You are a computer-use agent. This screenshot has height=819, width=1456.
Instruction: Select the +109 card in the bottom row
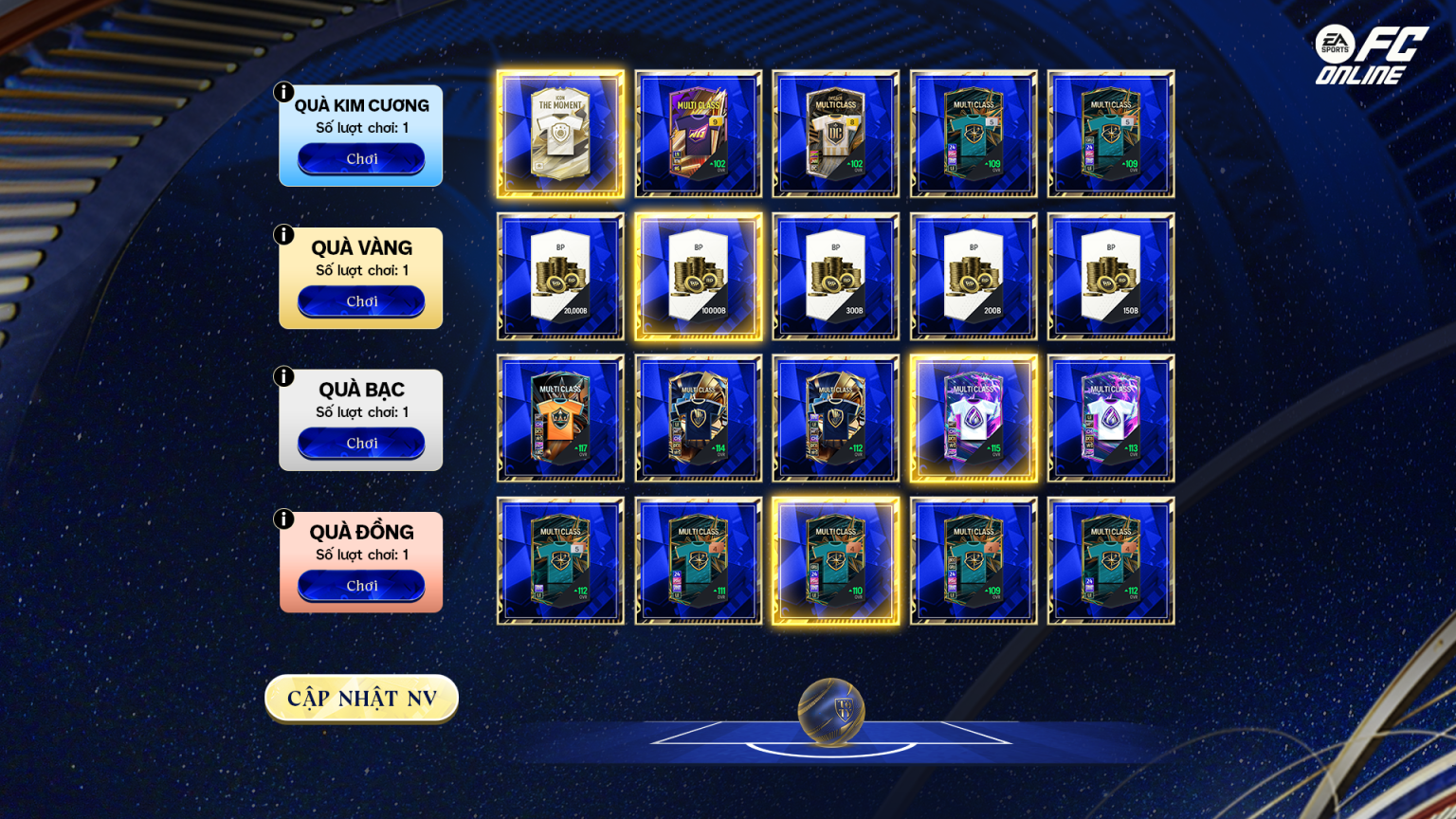coord(972,559)
